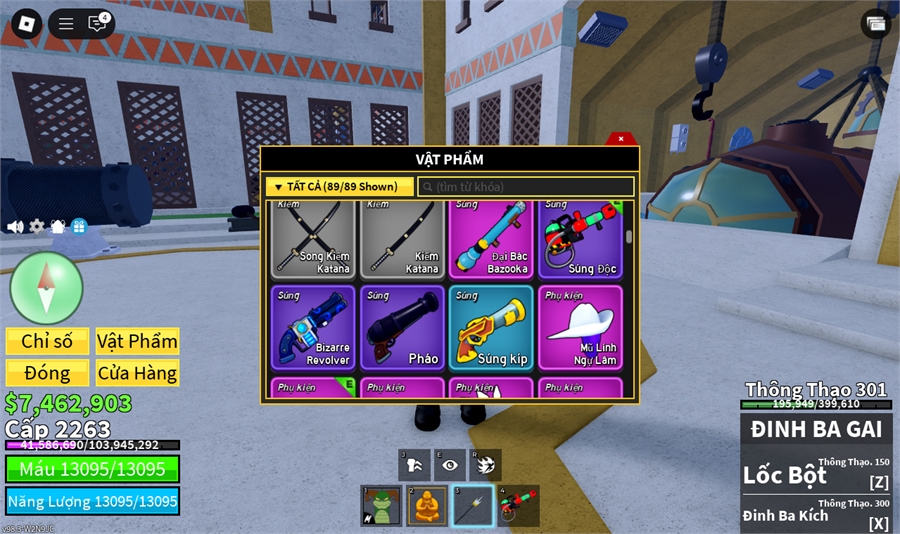Click the Vật Phẩm button
Screen dimensions: 900x534
[x=137, y=341]
